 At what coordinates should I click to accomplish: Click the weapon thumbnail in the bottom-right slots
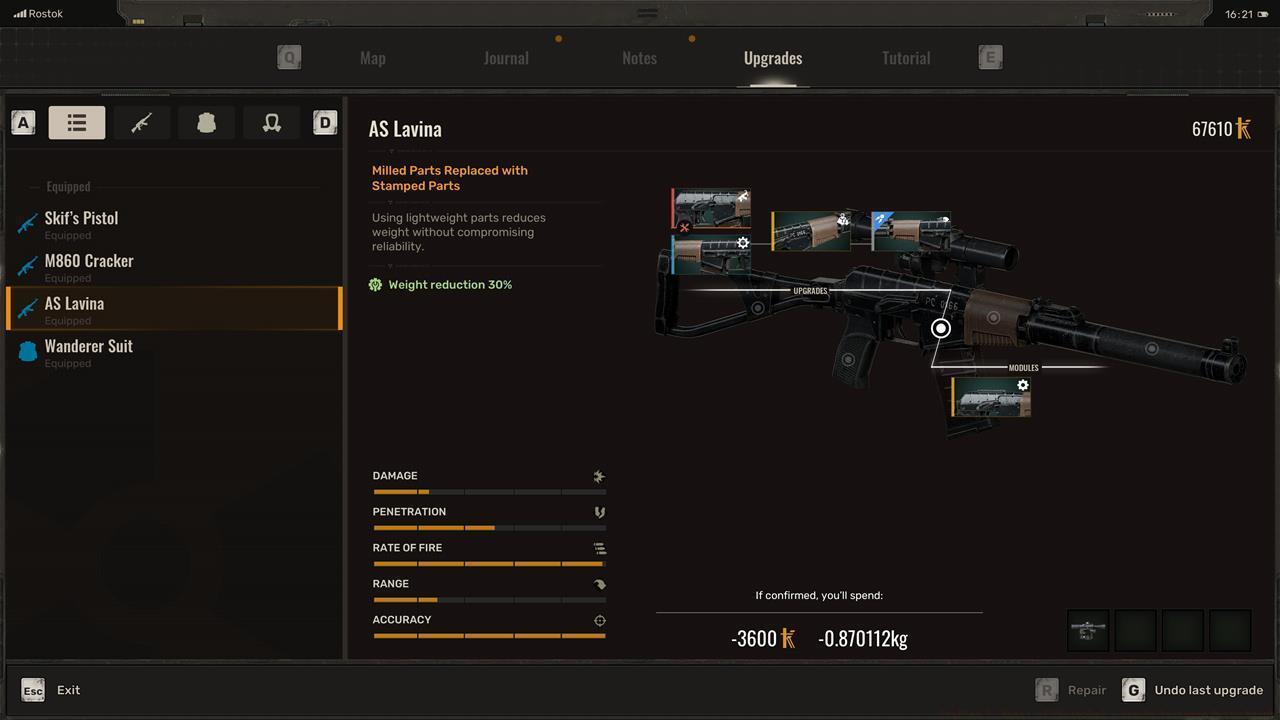[1087, 630]
